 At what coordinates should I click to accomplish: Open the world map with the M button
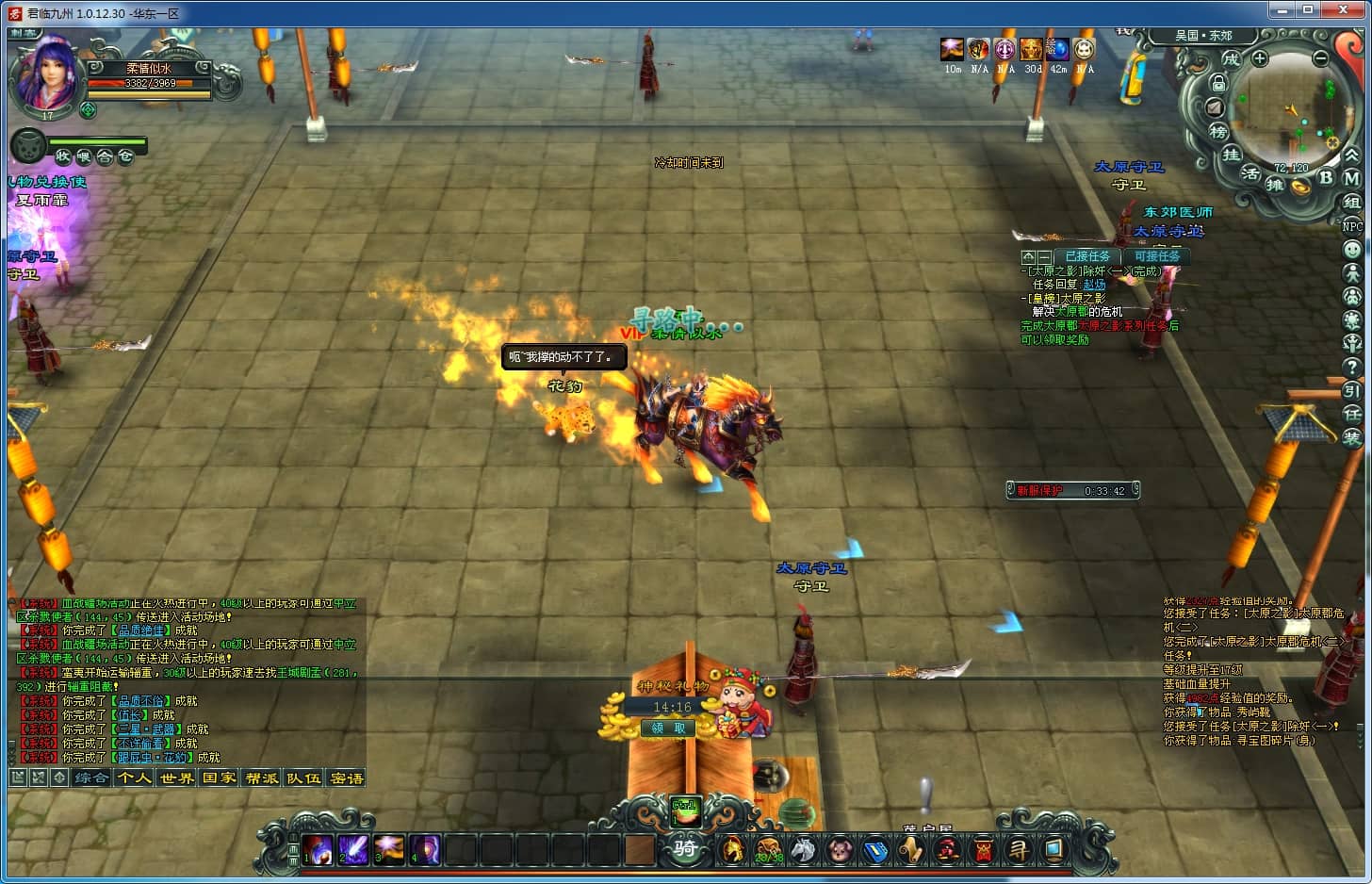1351,178
